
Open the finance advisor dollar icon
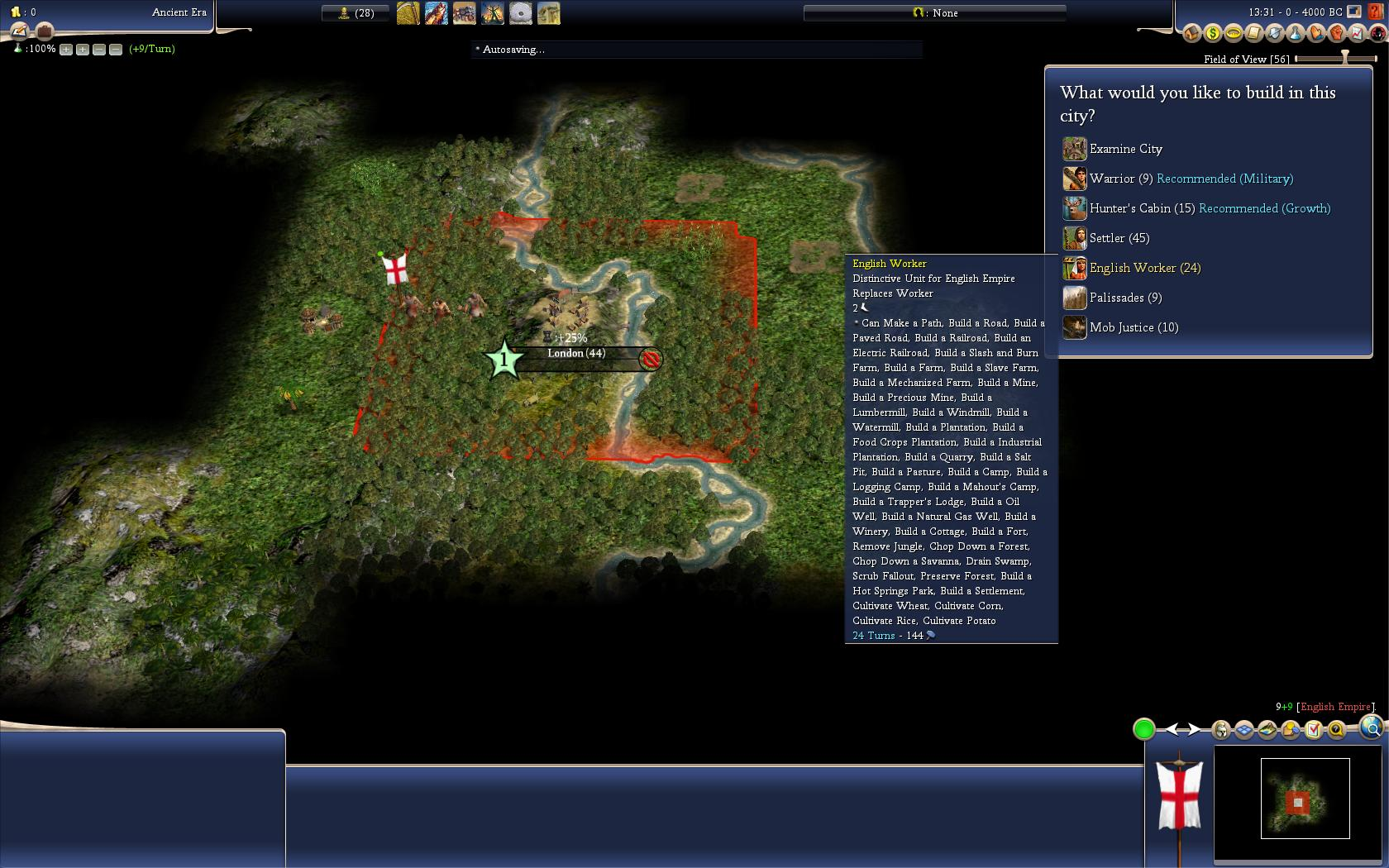pos(1212,34)
